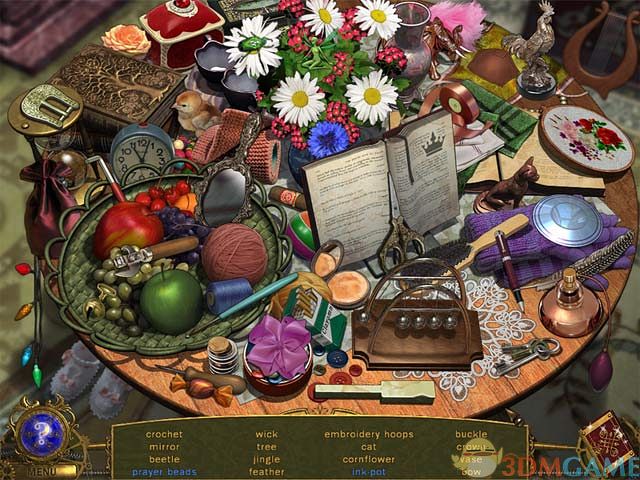The width and height of the screenshot is (640, 480).
Task: Use the blue question mark hint orb
Action: coord(43,432)
